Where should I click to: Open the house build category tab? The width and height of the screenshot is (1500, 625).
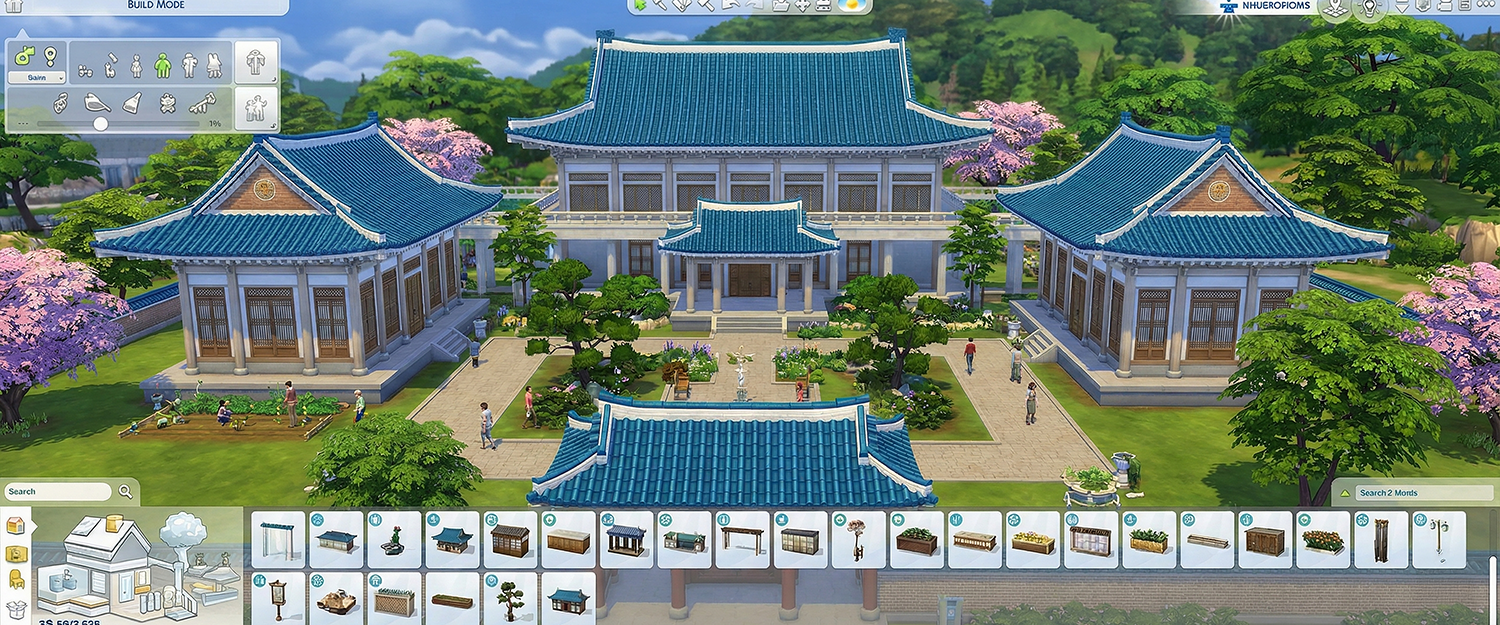click(16, 525)
